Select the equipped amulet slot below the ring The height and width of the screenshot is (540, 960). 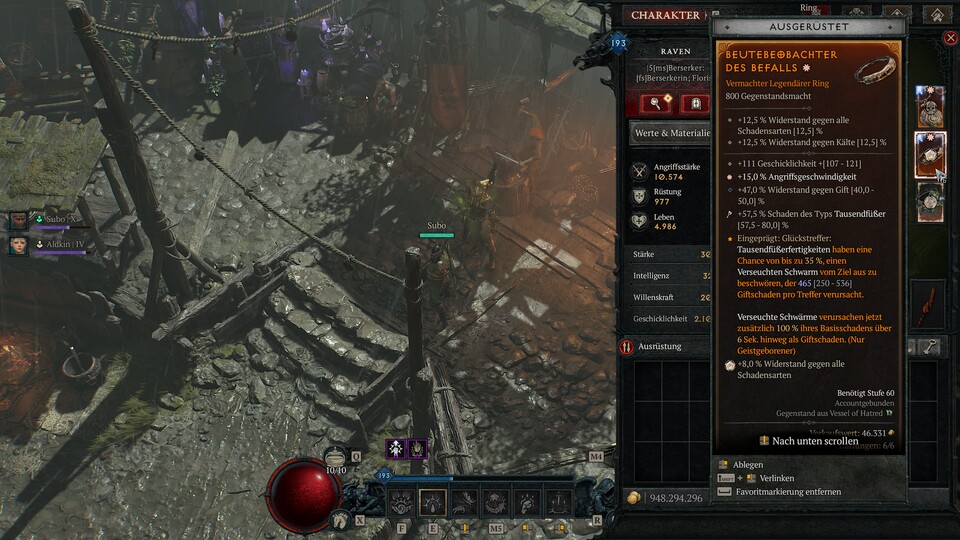(x=930, y=202)
